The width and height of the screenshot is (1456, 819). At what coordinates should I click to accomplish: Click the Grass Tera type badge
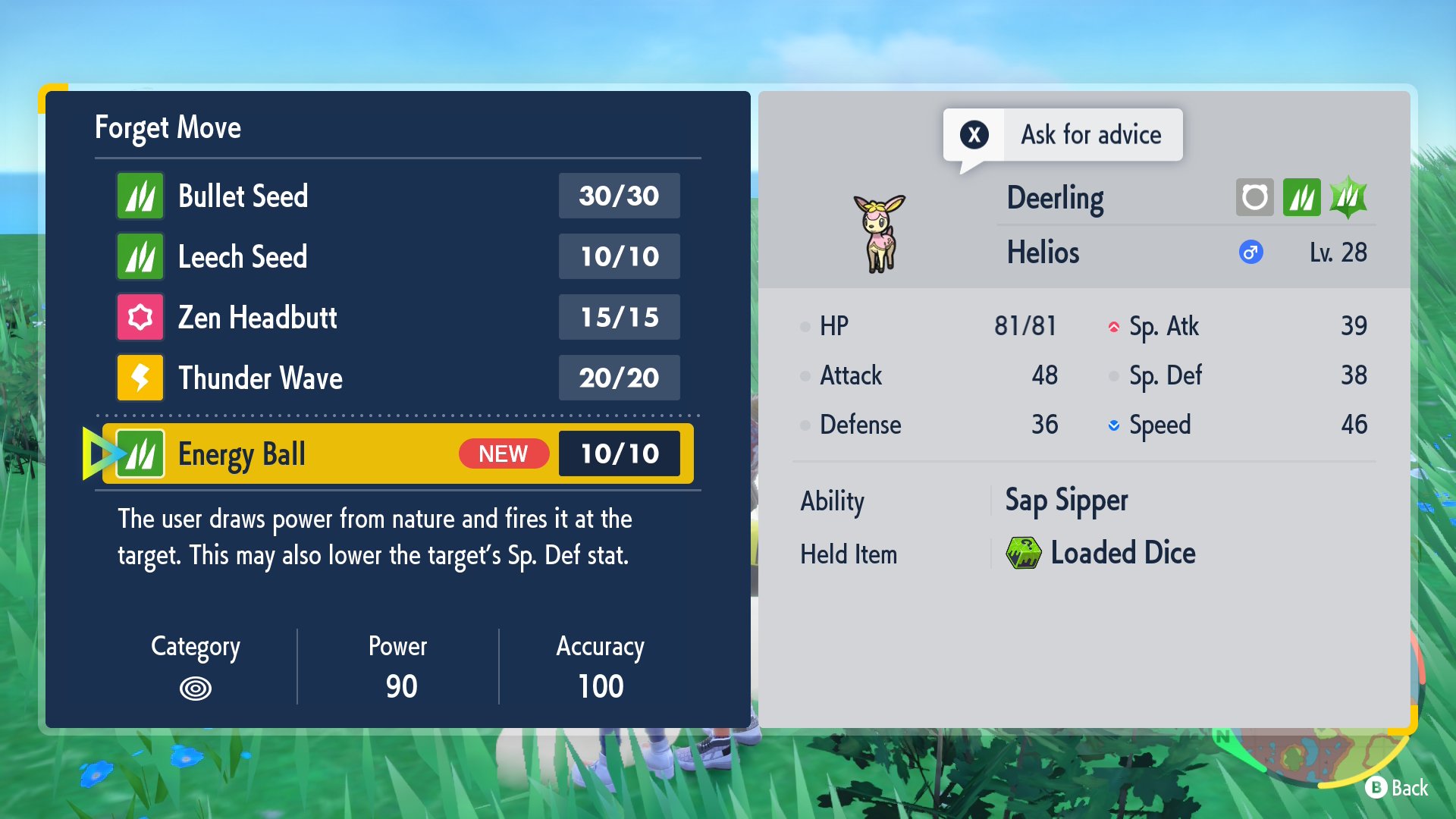pyautogui.click(x=1348, y=198)
